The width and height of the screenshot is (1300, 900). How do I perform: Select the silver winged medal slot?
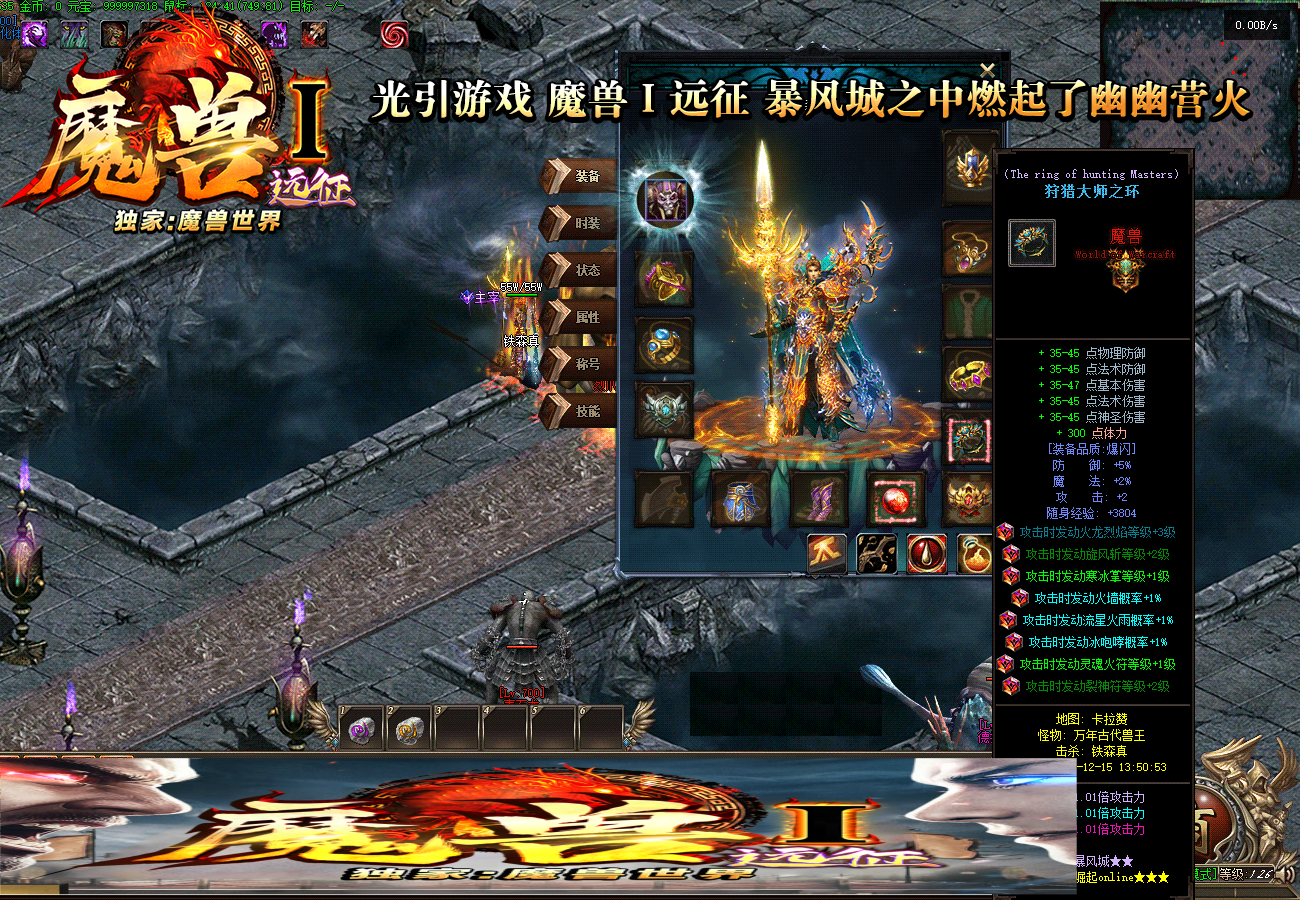pos(664,409)
